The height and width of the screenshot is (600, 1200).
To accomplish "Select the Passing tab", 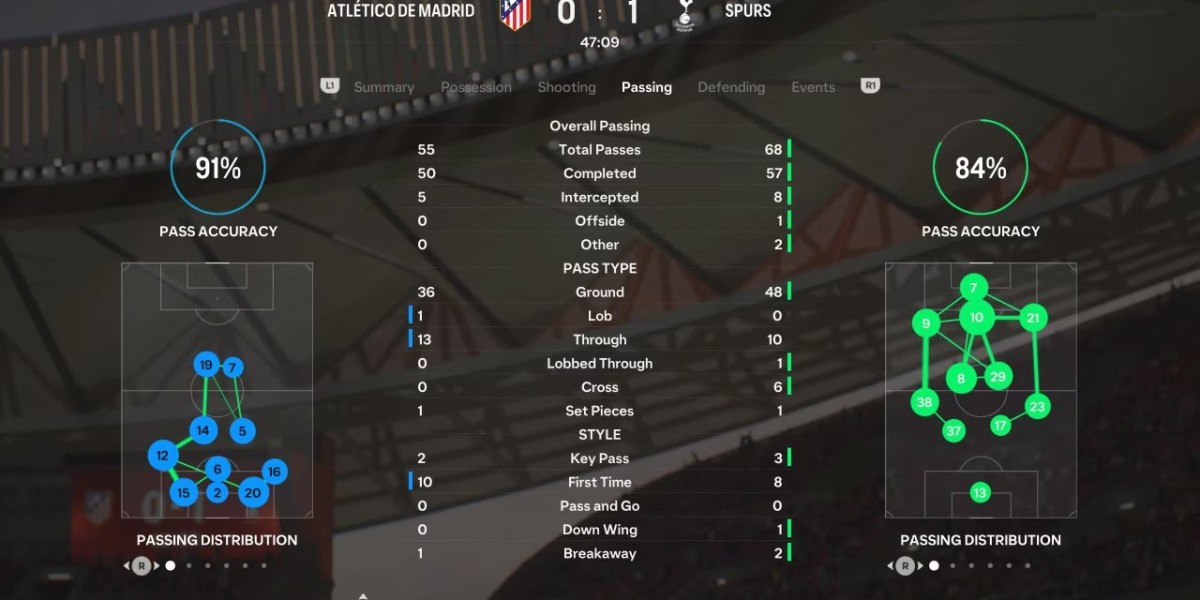I will click(646, 87).
